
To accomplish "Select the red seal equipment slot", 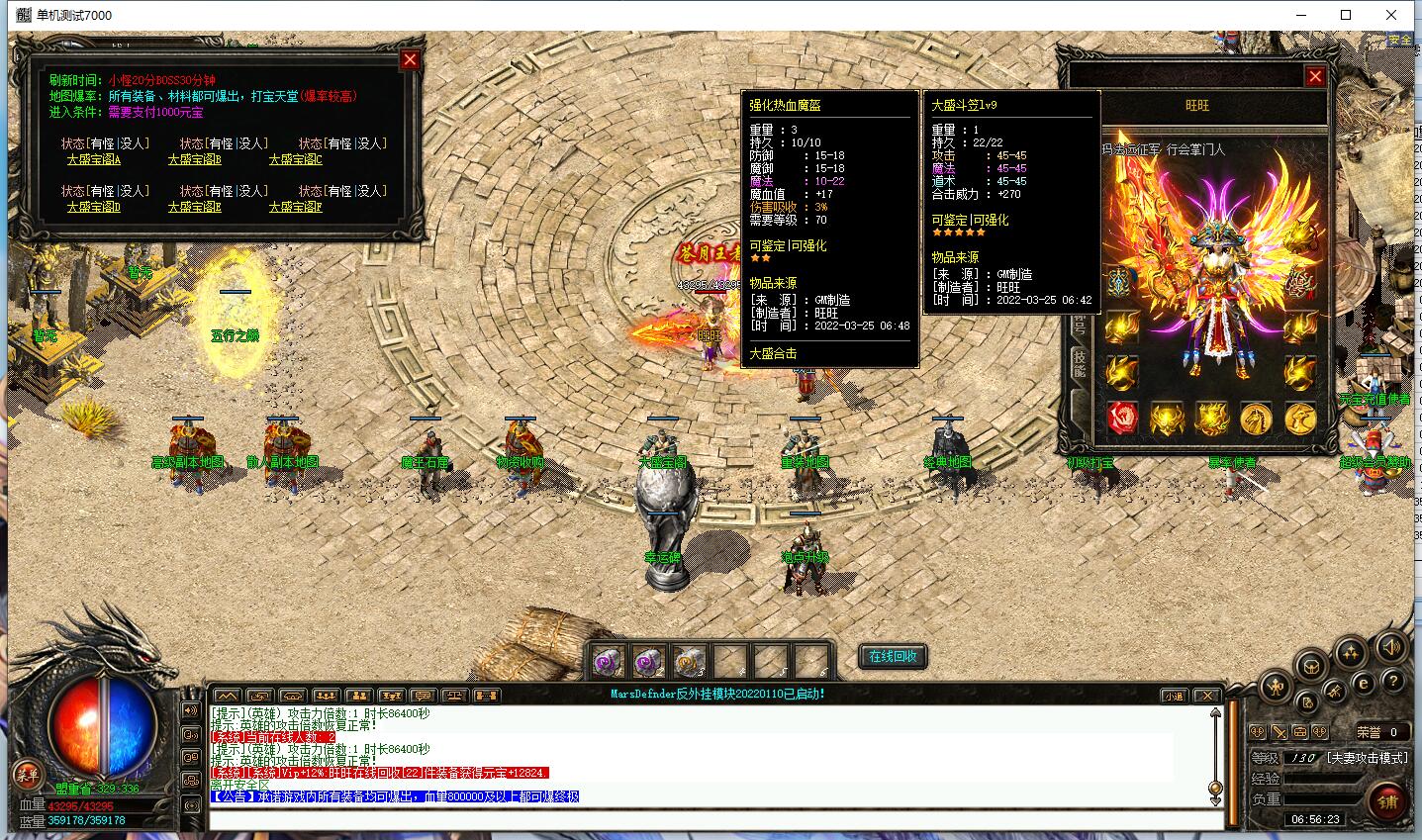I will 1122,419.
